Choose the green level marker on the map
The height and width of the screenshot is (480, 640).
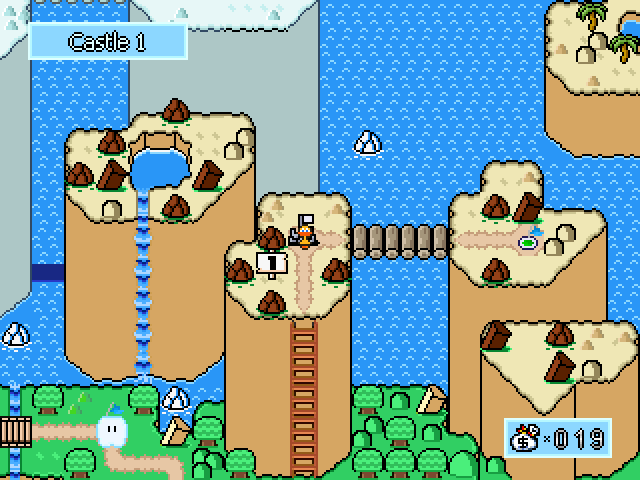click(x=527, y=241)
